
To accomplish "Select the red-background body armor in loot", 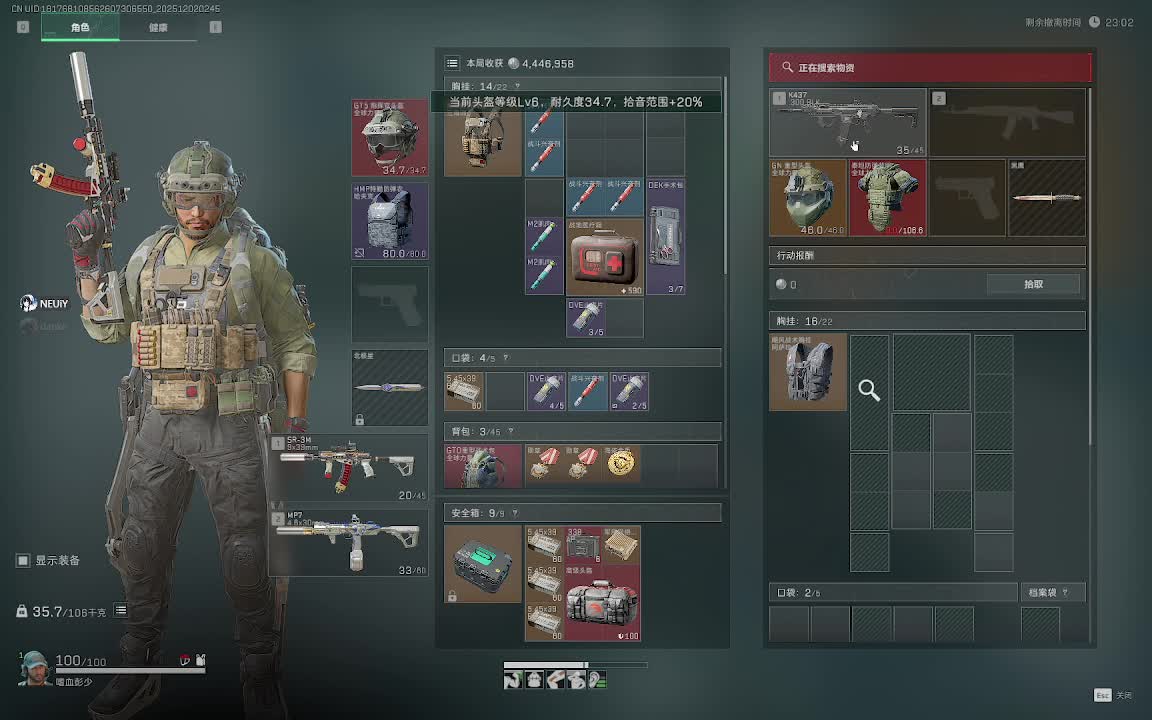I will pos(887,198).
